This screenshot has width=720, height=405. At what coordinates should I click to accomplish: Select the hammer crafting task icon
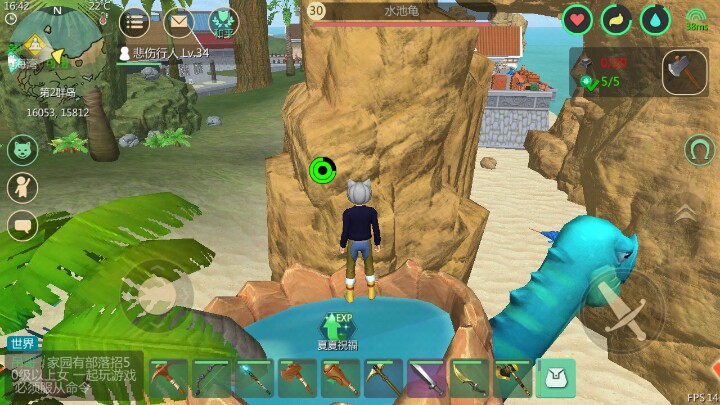[x=684, y=71]
